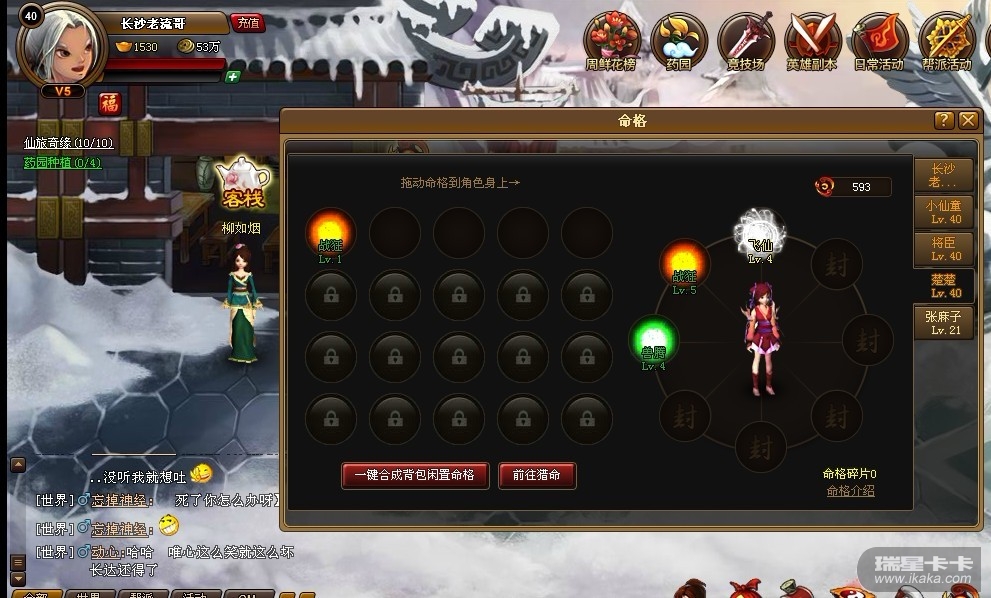
Task: Select the 小仙童 Lv.40 tab
Action: 944,212
